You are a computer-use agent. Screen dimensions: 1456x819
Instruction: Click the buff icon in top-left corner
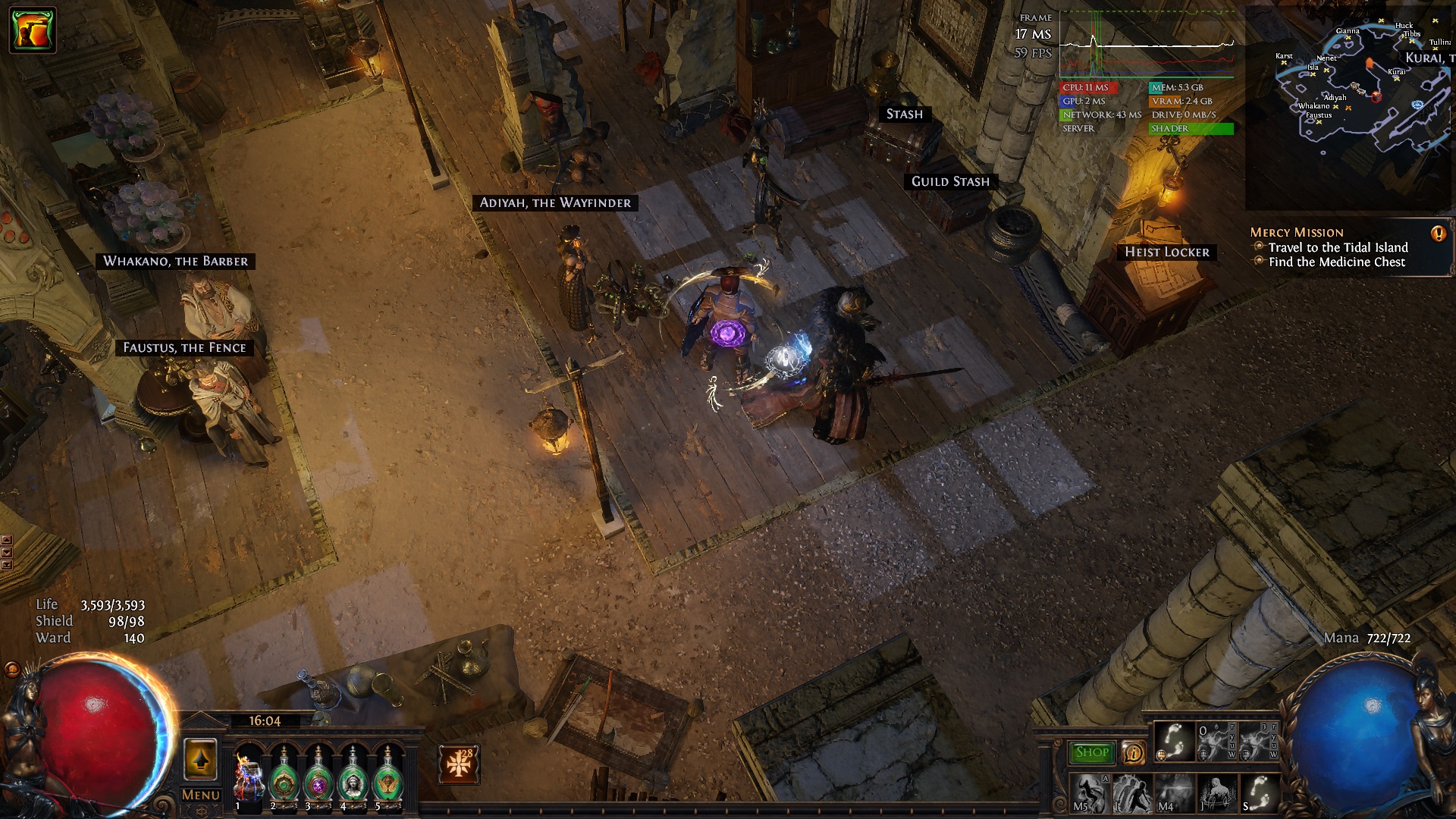point(33,30)
